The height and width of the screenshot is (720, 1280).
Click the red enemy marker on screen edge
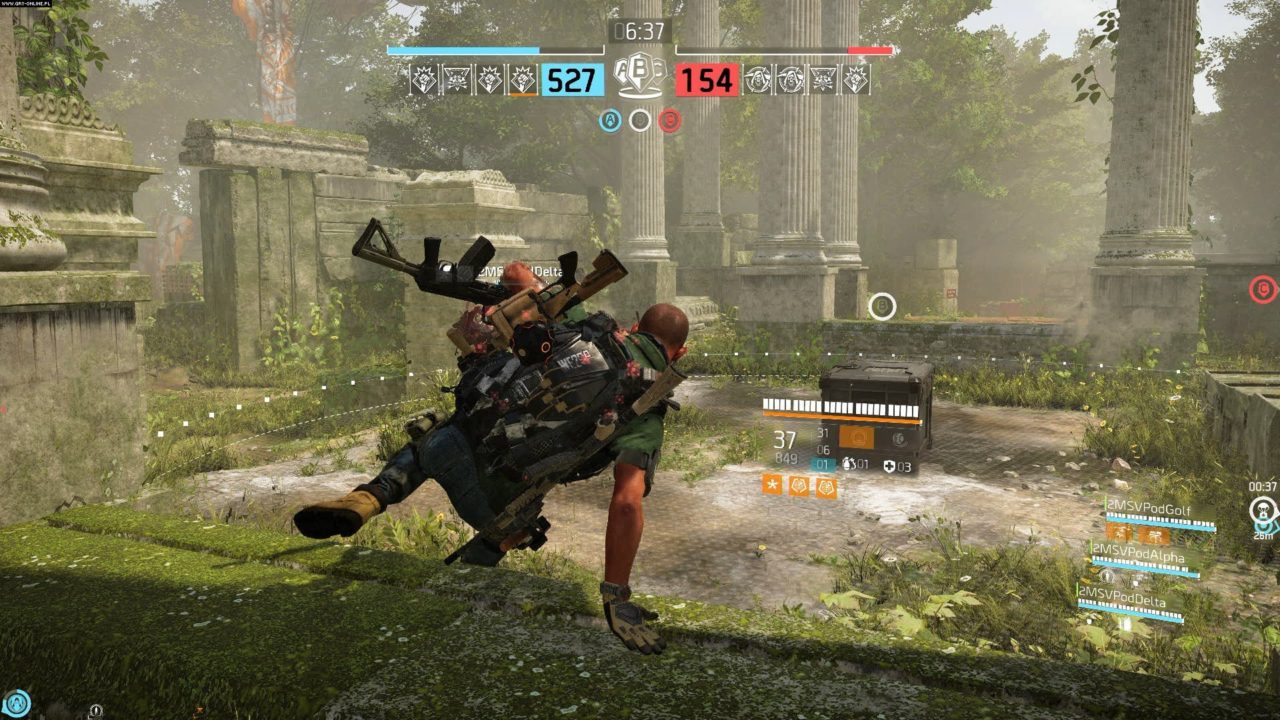coord(1260,288)
